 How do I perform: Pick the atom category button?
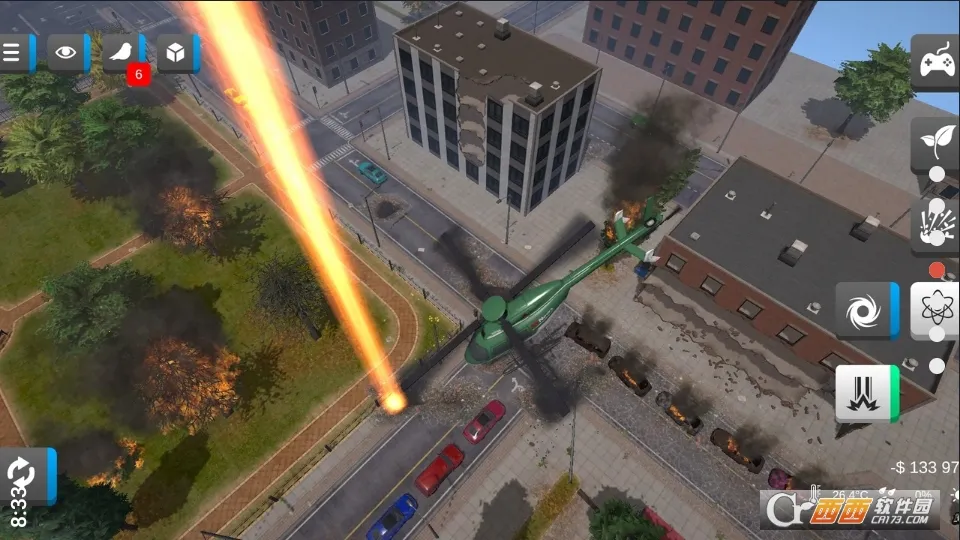click(x=936, y=310)
